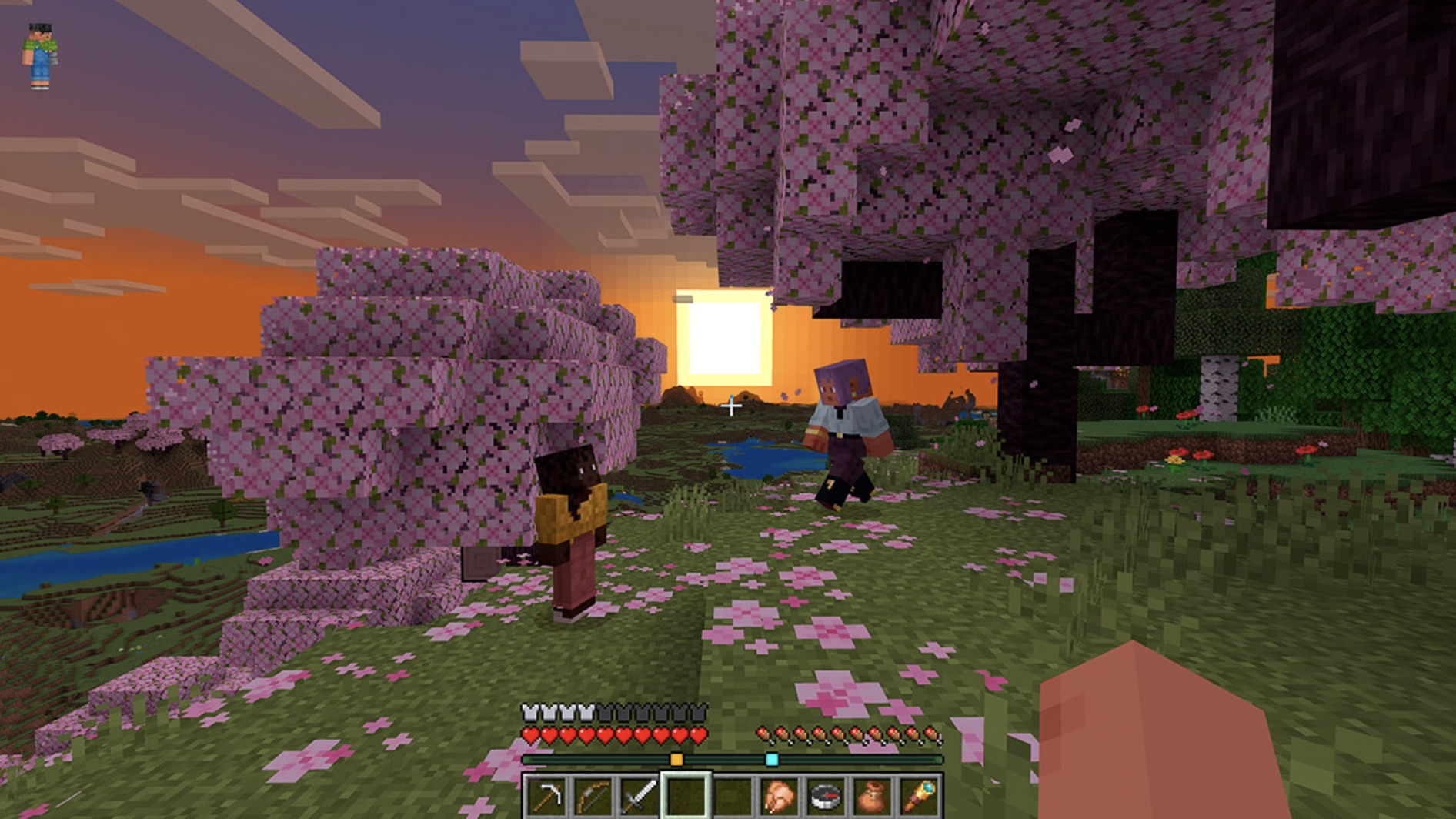
Task: Select the iron pickaxe hotbar slot
Action: (546, 797)
